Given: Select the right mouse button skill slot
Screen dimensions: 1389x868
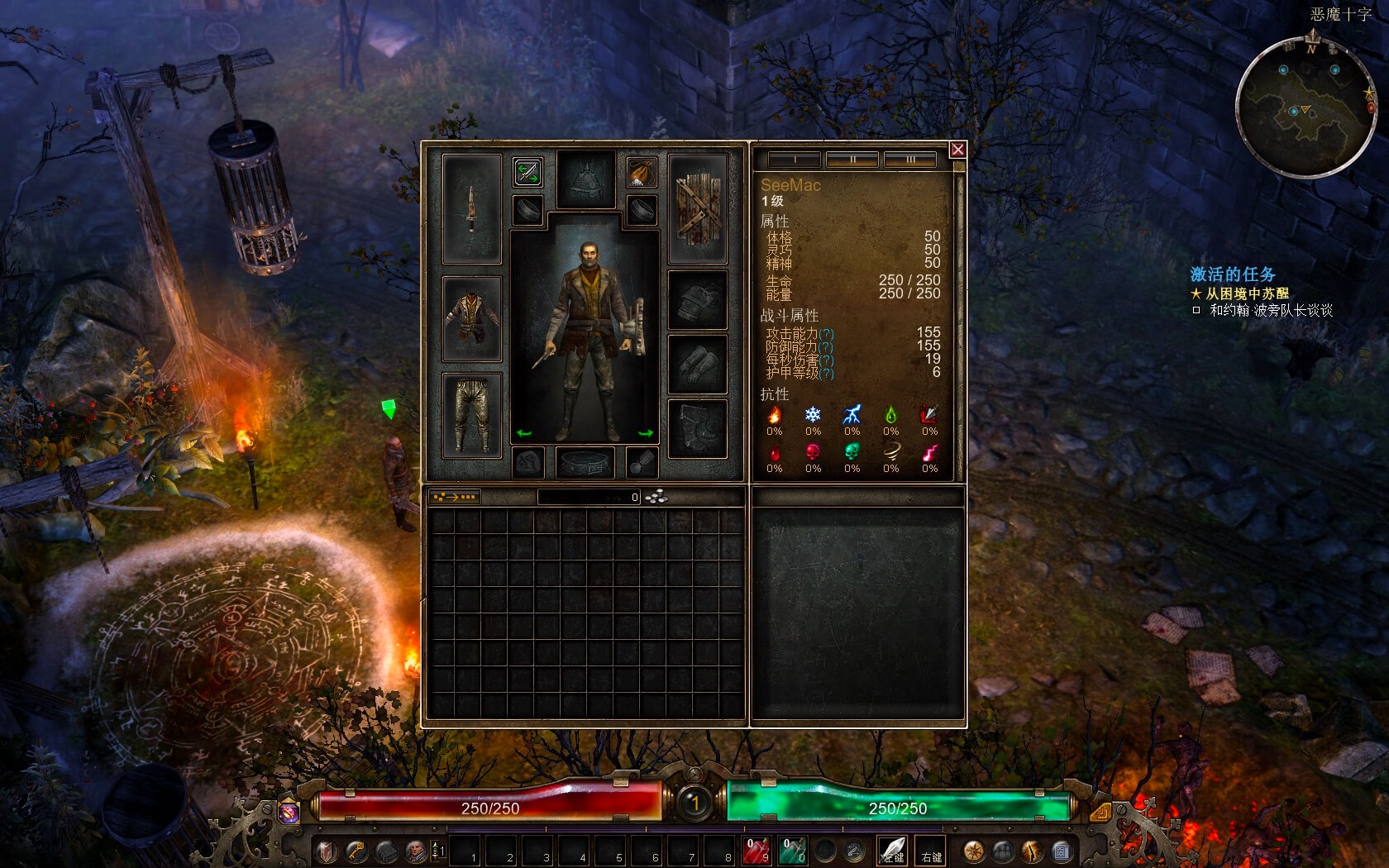Looking at the screenshot, I should coord(931,851).
